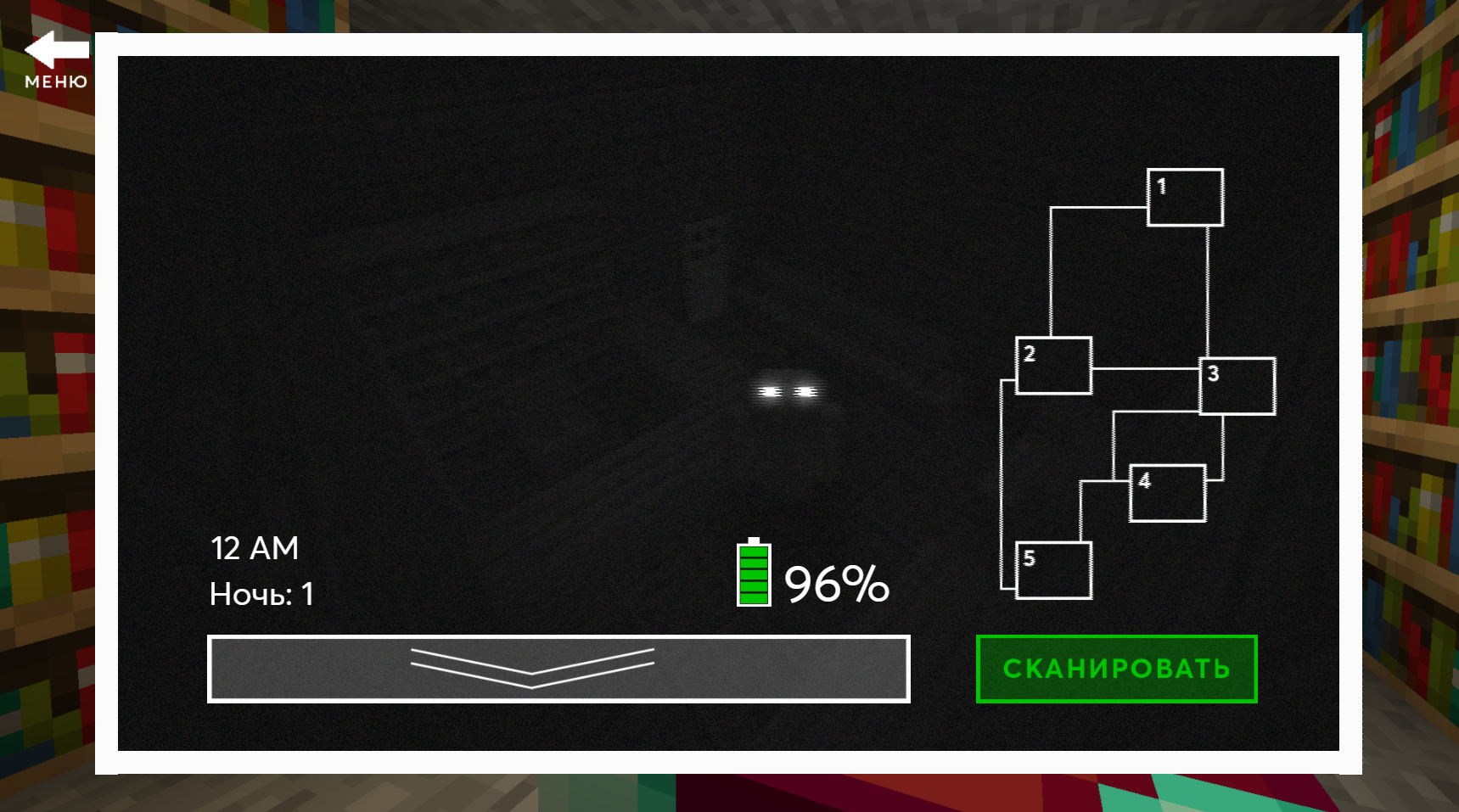Toggle to camera 1 from camera 2
This screenshot has height=812, width=1459.
click(x=1184, y=198)
